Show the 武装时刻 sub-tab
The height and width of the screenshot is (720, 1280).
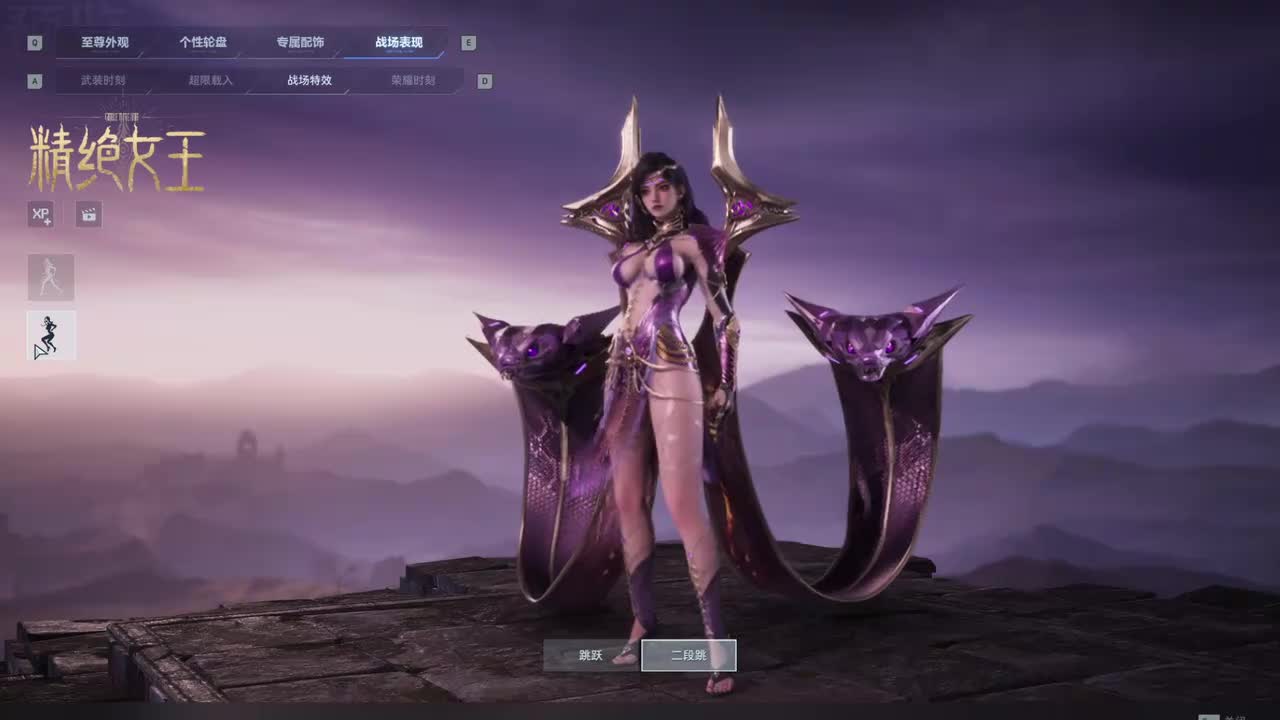[103, 80]
